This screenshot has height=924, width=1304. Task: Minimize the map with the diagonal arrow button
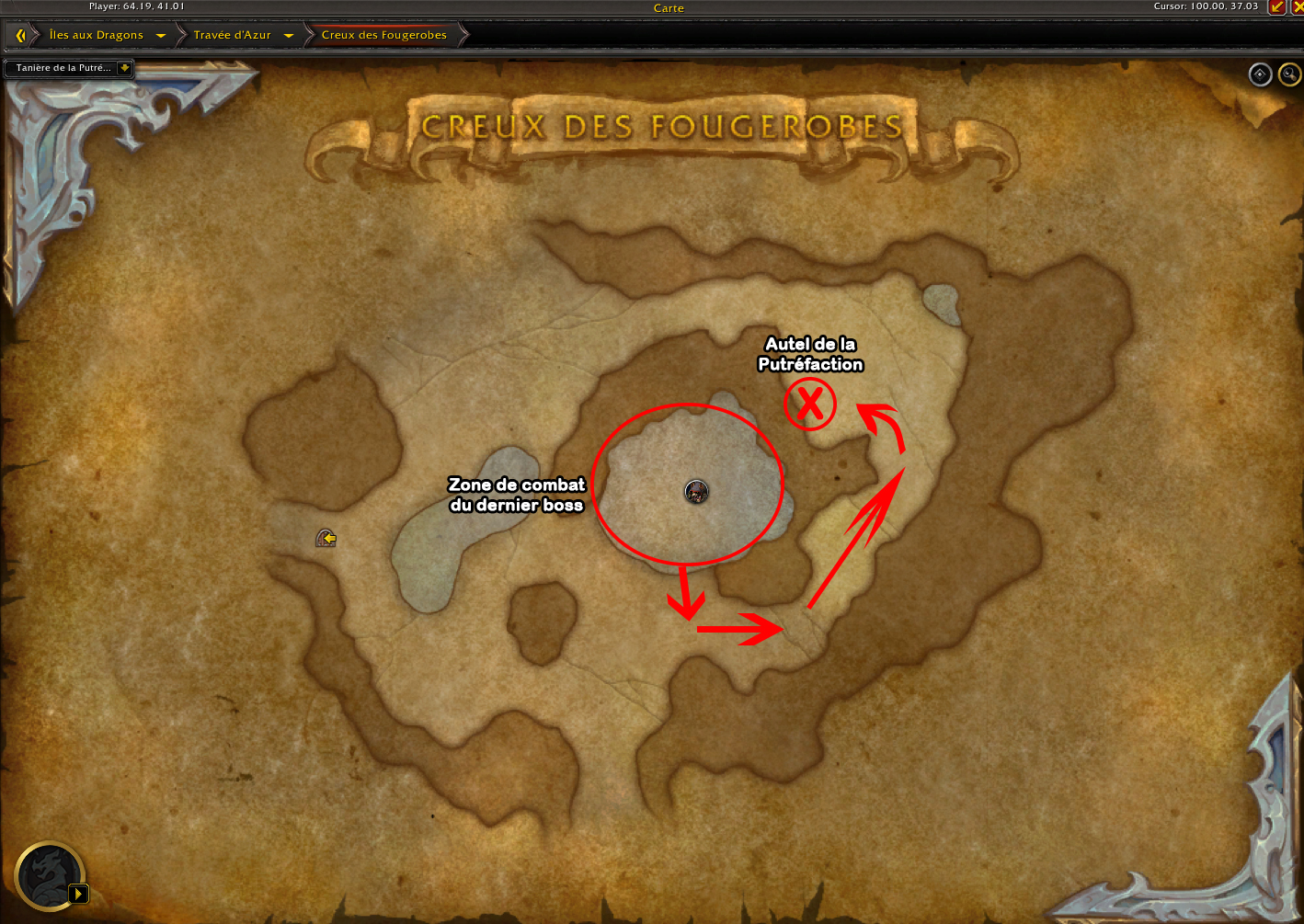pos(1276,7)
